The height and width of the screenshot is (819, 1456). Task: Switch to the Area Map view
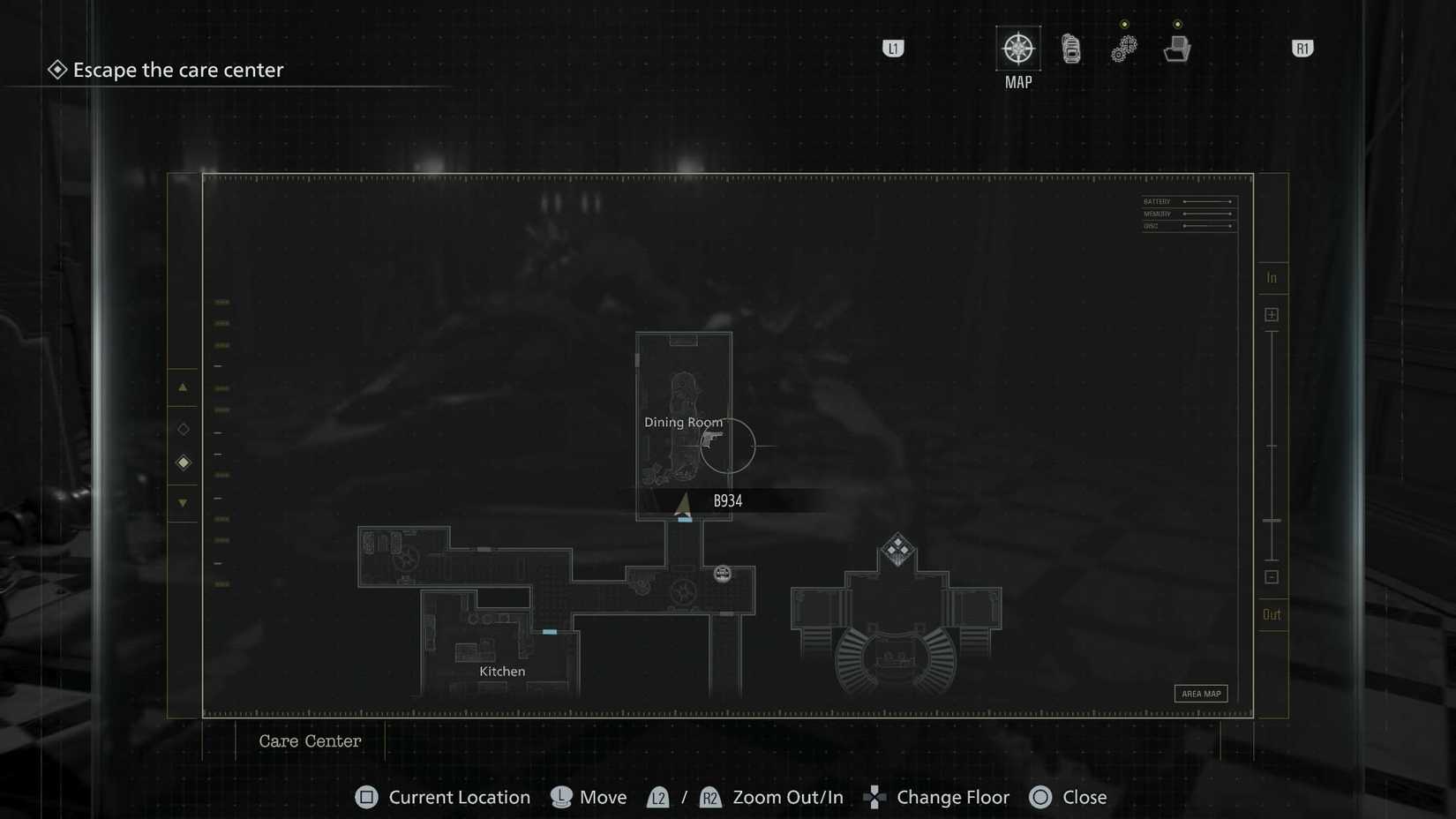click(1201, 694)
